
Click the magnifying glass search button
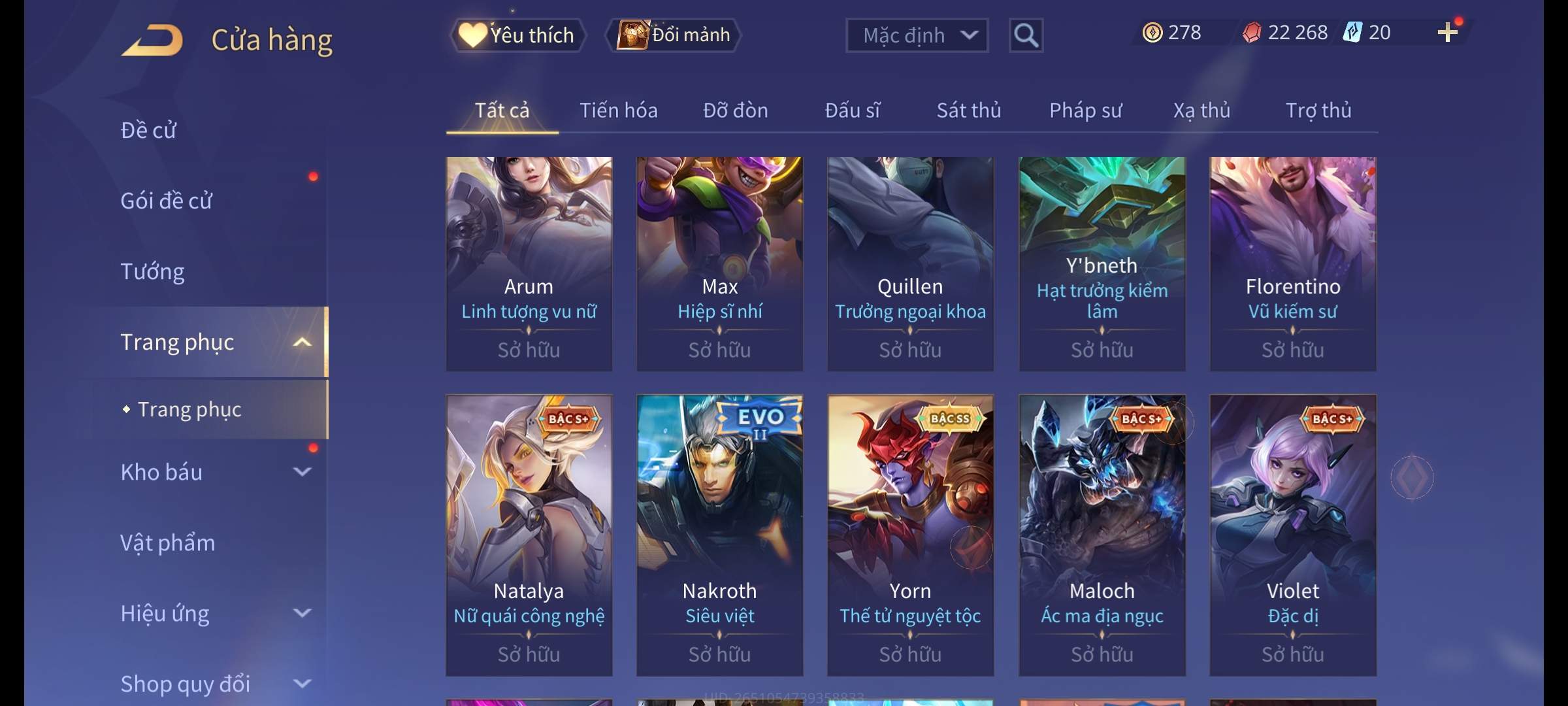(1026, 35)
